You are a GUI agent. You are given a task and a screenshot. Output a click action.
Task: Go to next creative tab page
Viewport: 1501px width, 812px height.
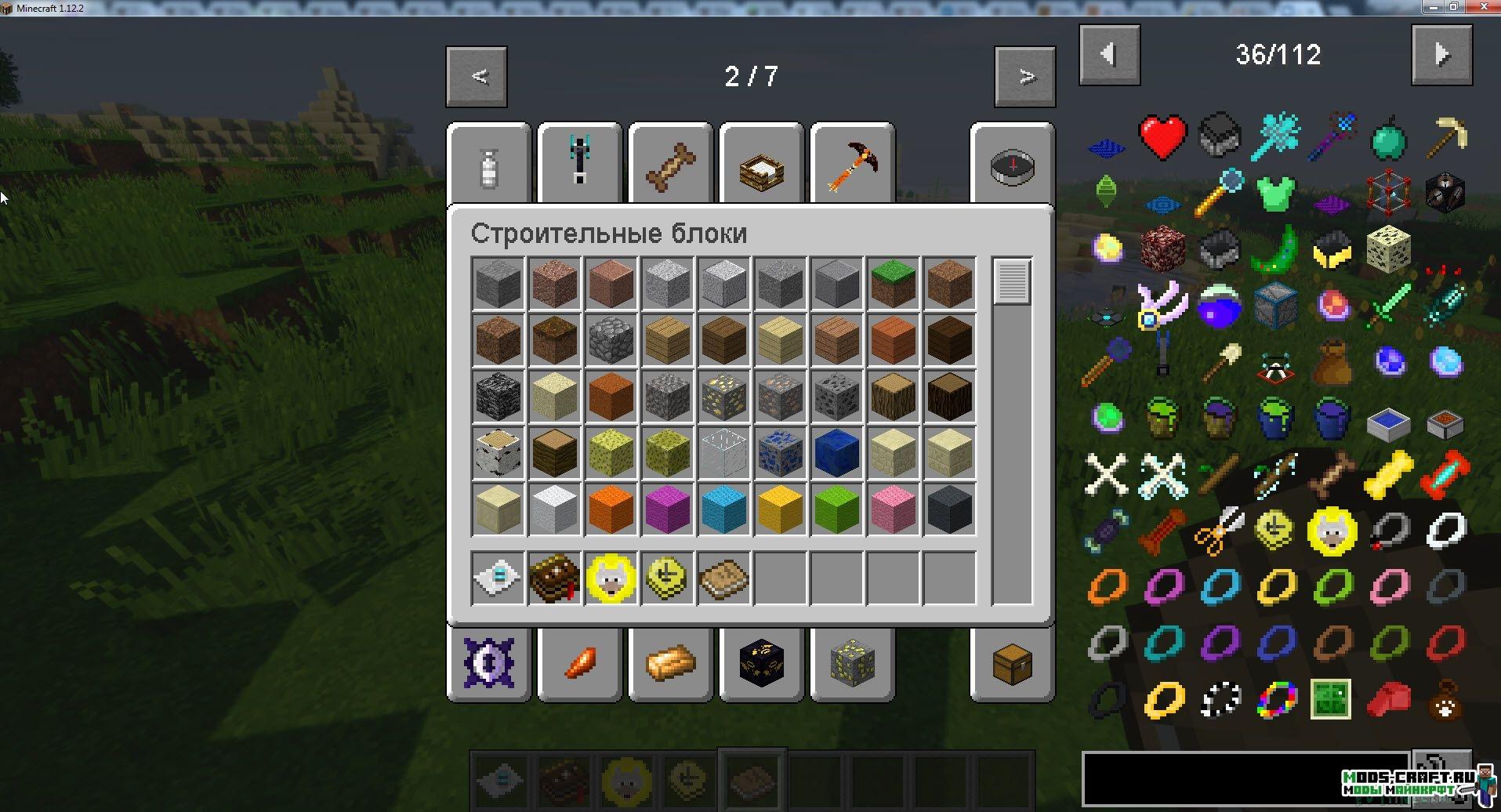pos(1025,77)
